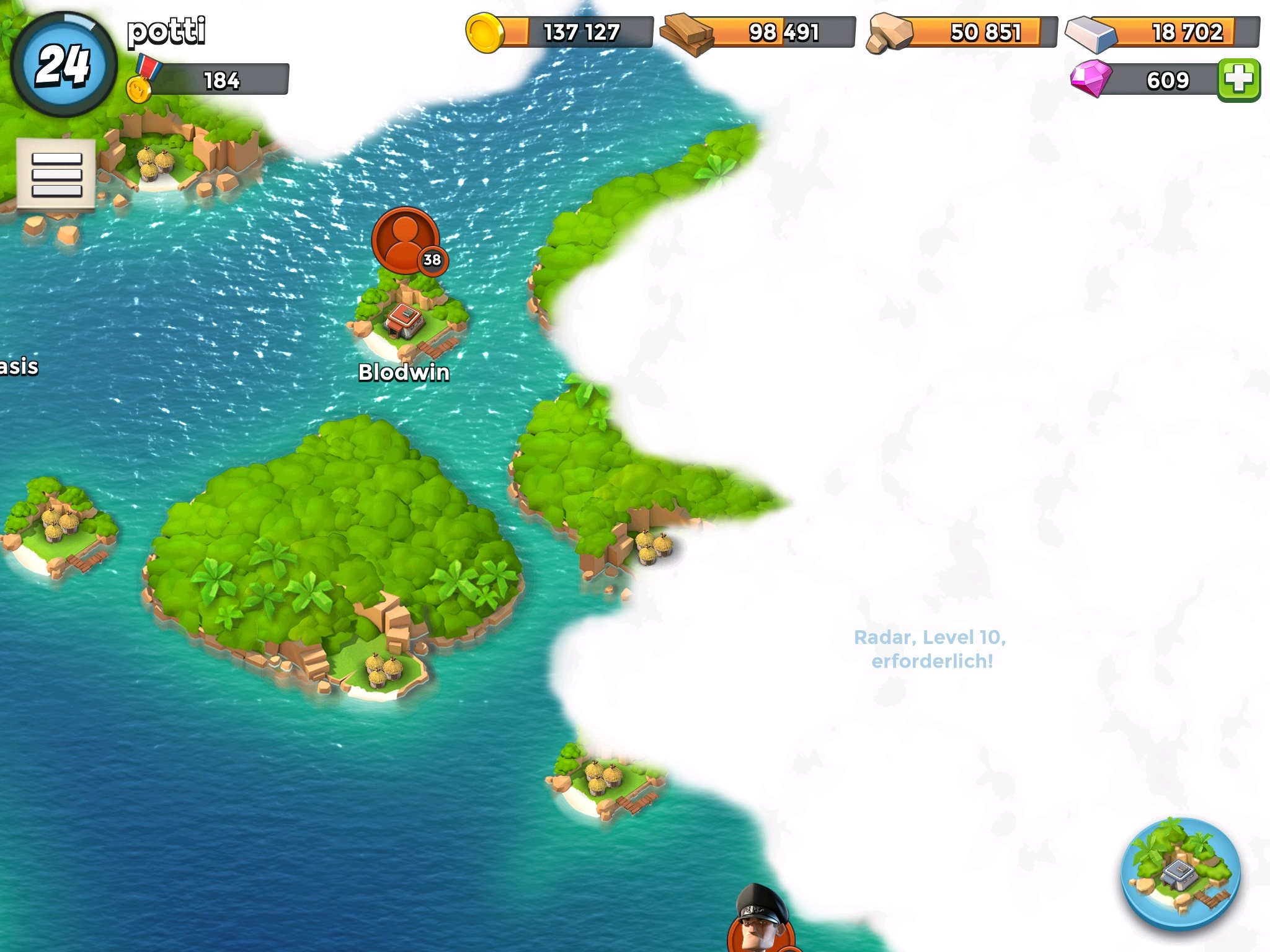Return to home base via island button
Image resolution: width=1270 pixels, height=952 pixels.
[x=1180, y=873]
